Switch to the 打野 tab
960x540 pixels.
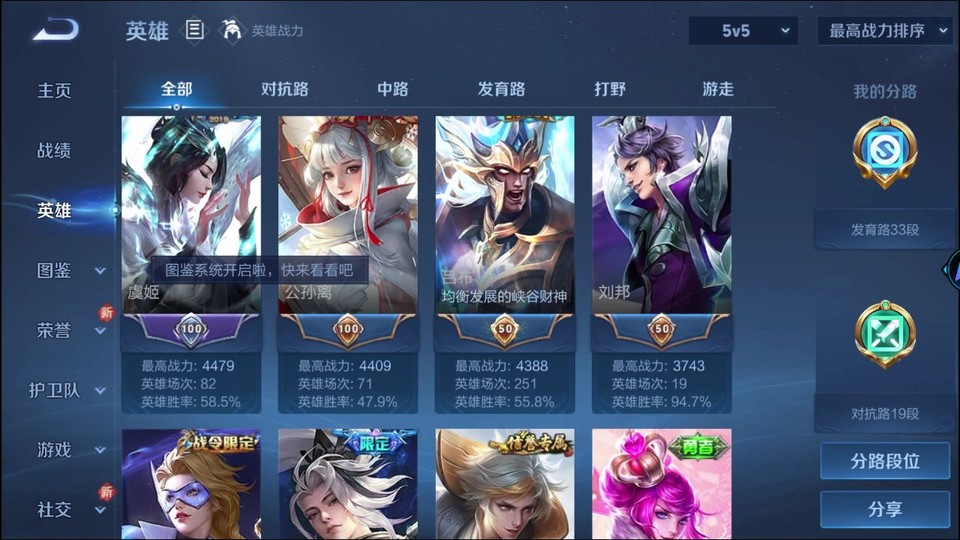tap(610, 89)
